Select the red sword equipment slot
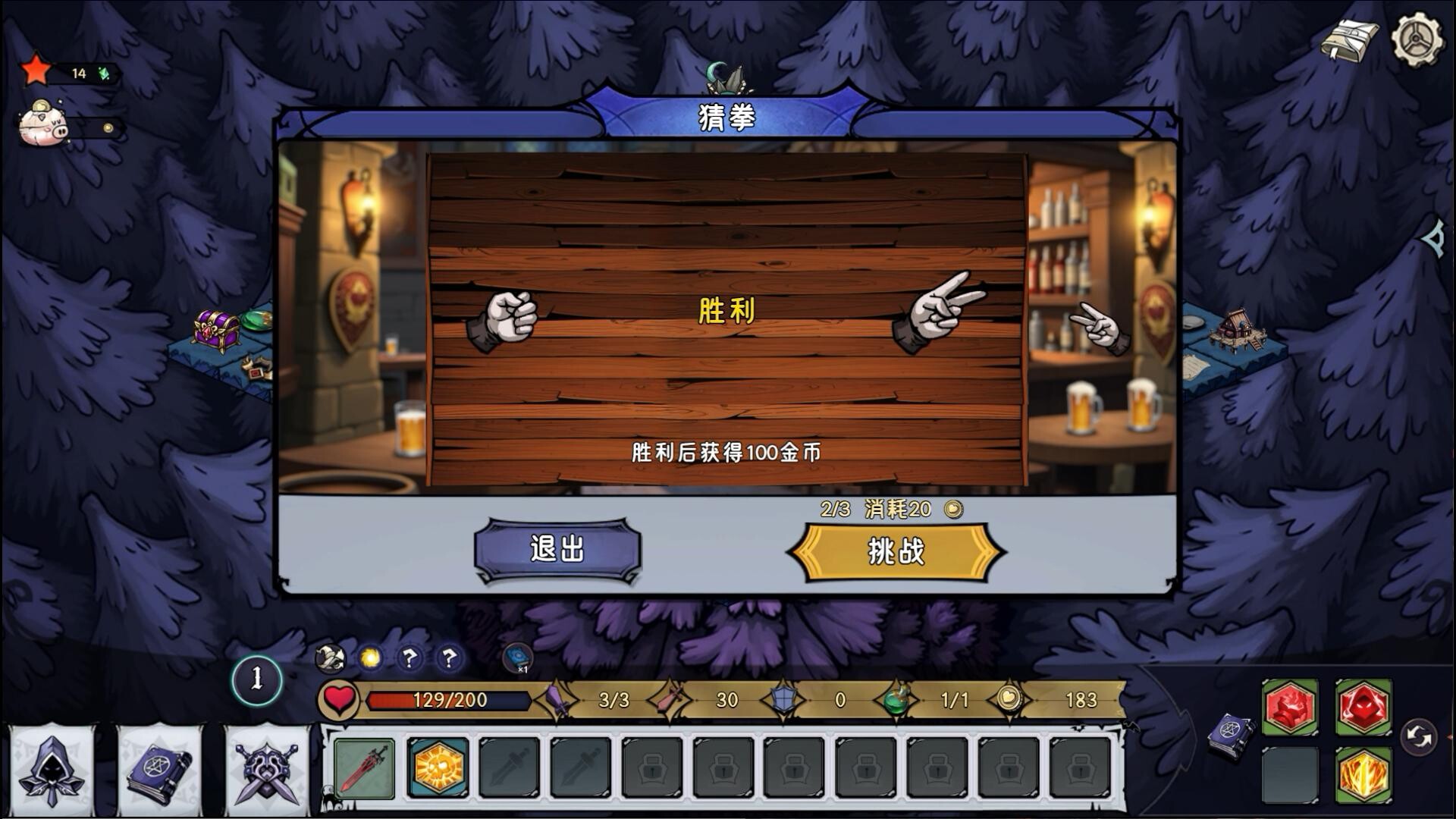The image size is (1456, 819). point(364,768)
